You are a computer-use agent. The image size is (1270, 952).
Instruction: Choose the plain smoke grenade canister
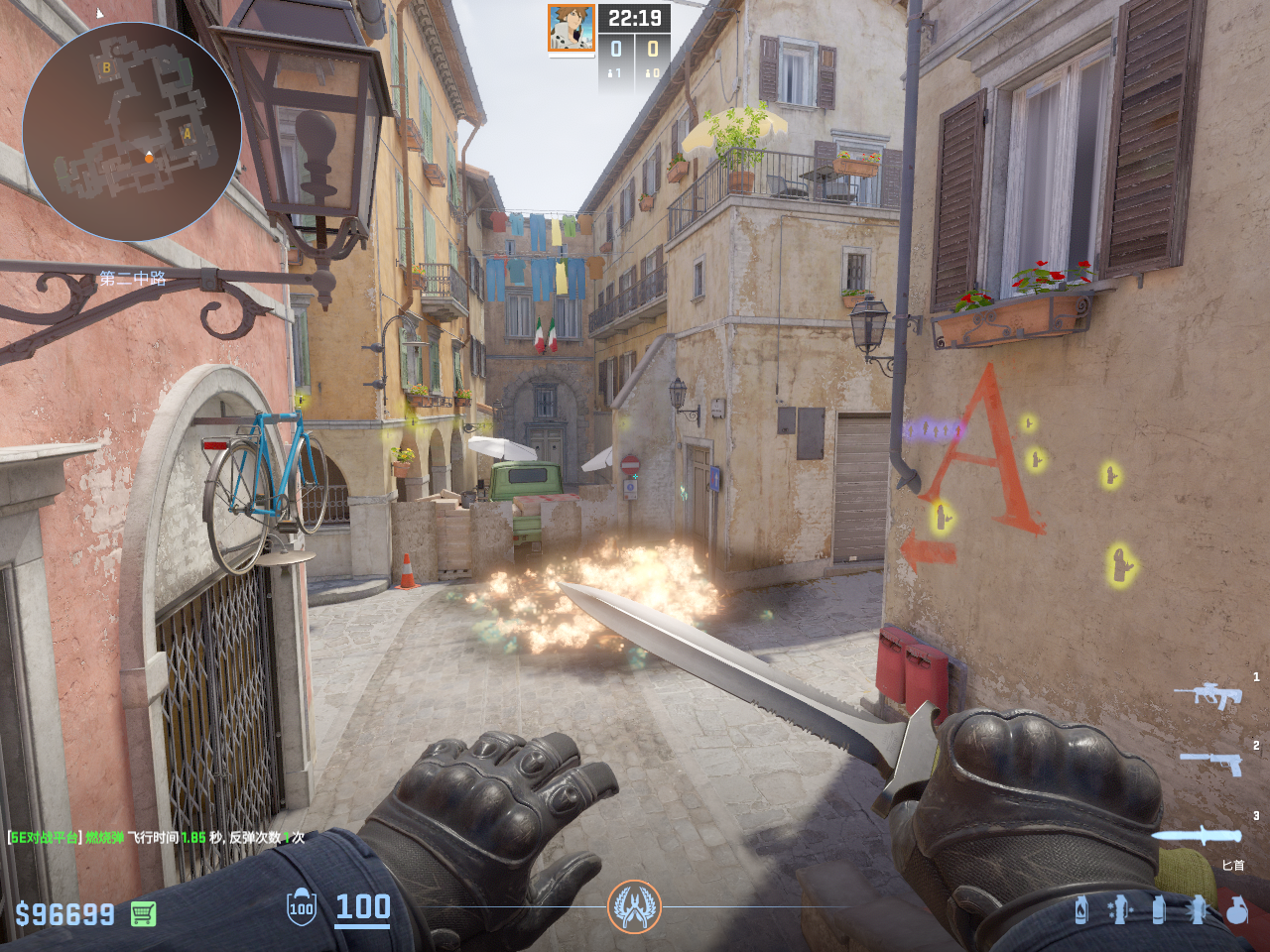pyautogui.click(x=1158, y=909)
